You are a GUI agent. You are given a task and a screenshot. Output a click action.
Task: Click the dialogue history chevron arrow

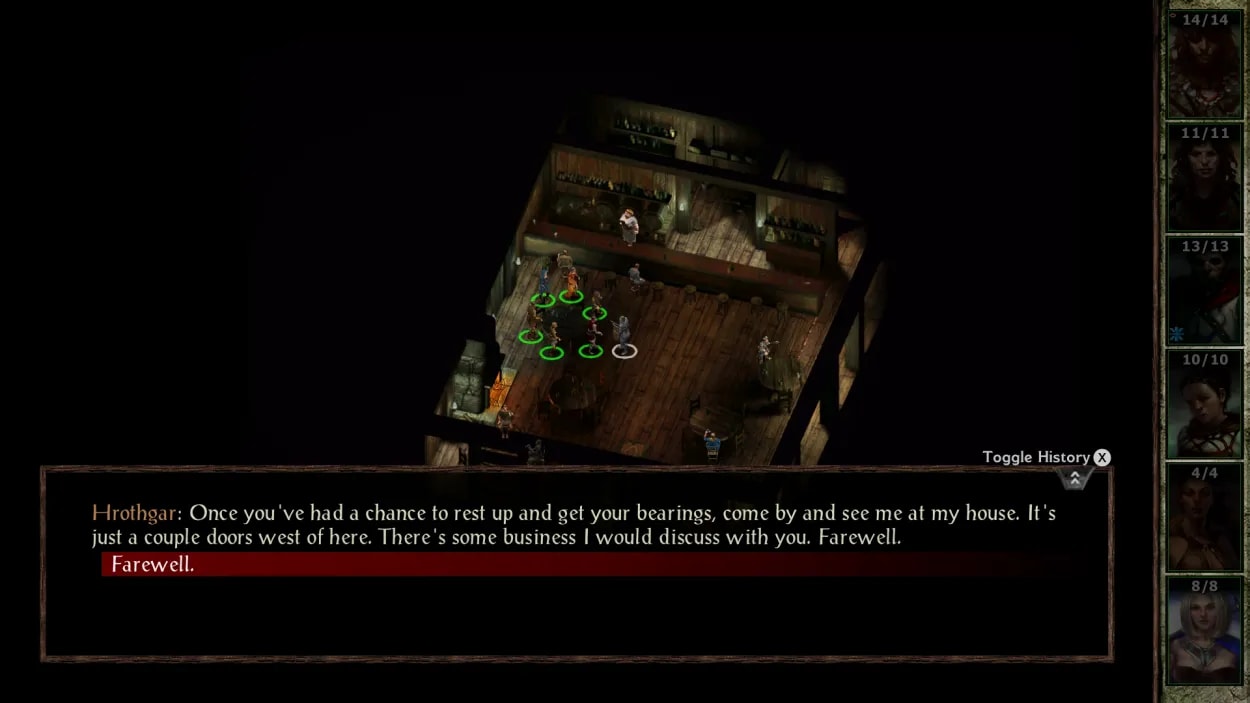[1074, 479]
